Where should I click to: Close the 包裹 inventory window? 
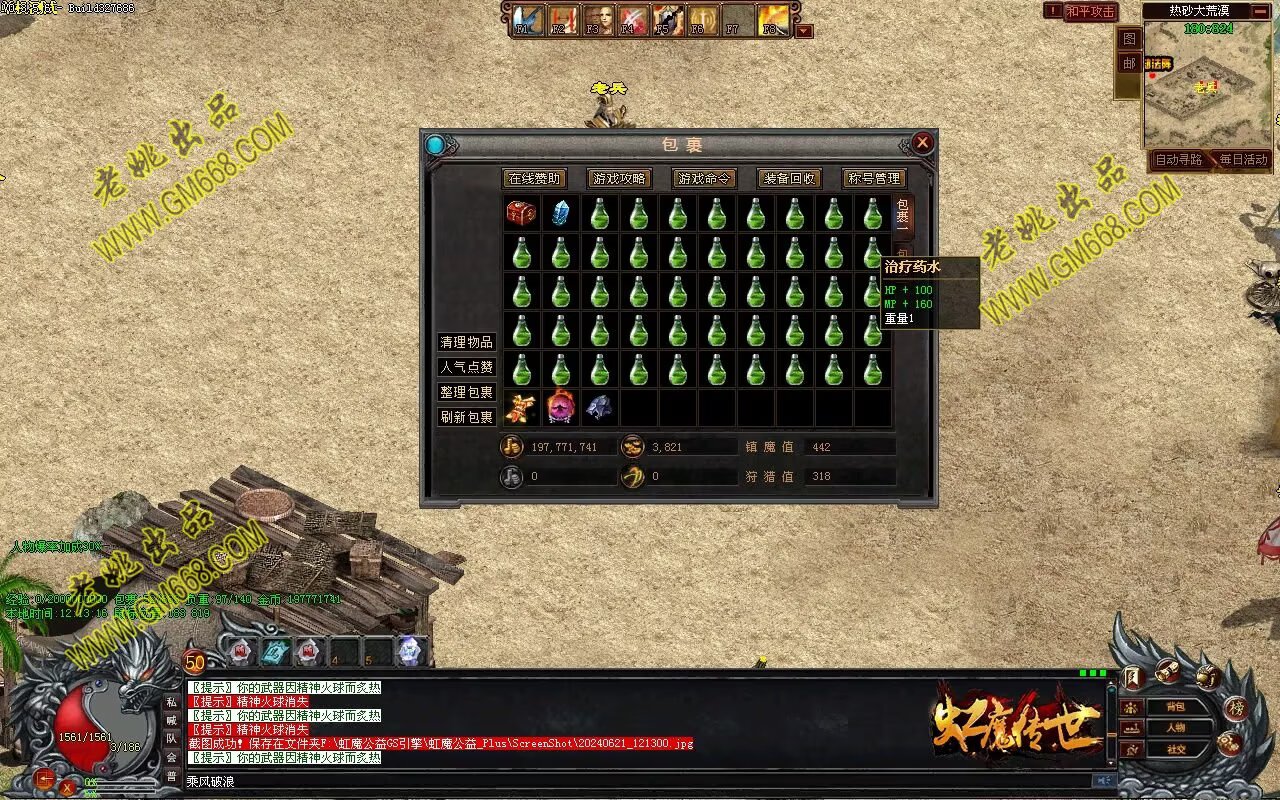(x=923, y=143)
